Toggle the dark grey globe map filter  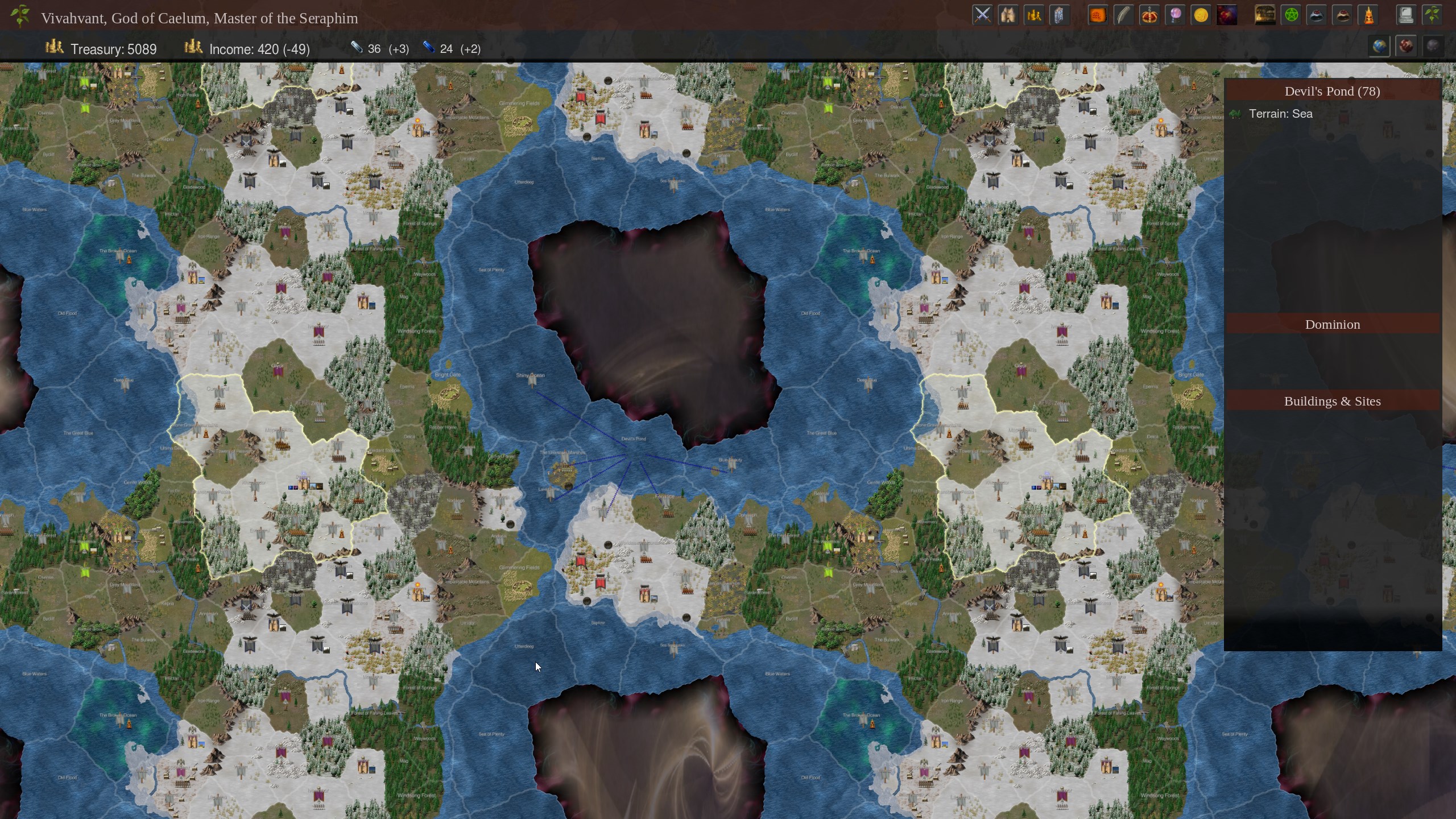[1432, 47]
